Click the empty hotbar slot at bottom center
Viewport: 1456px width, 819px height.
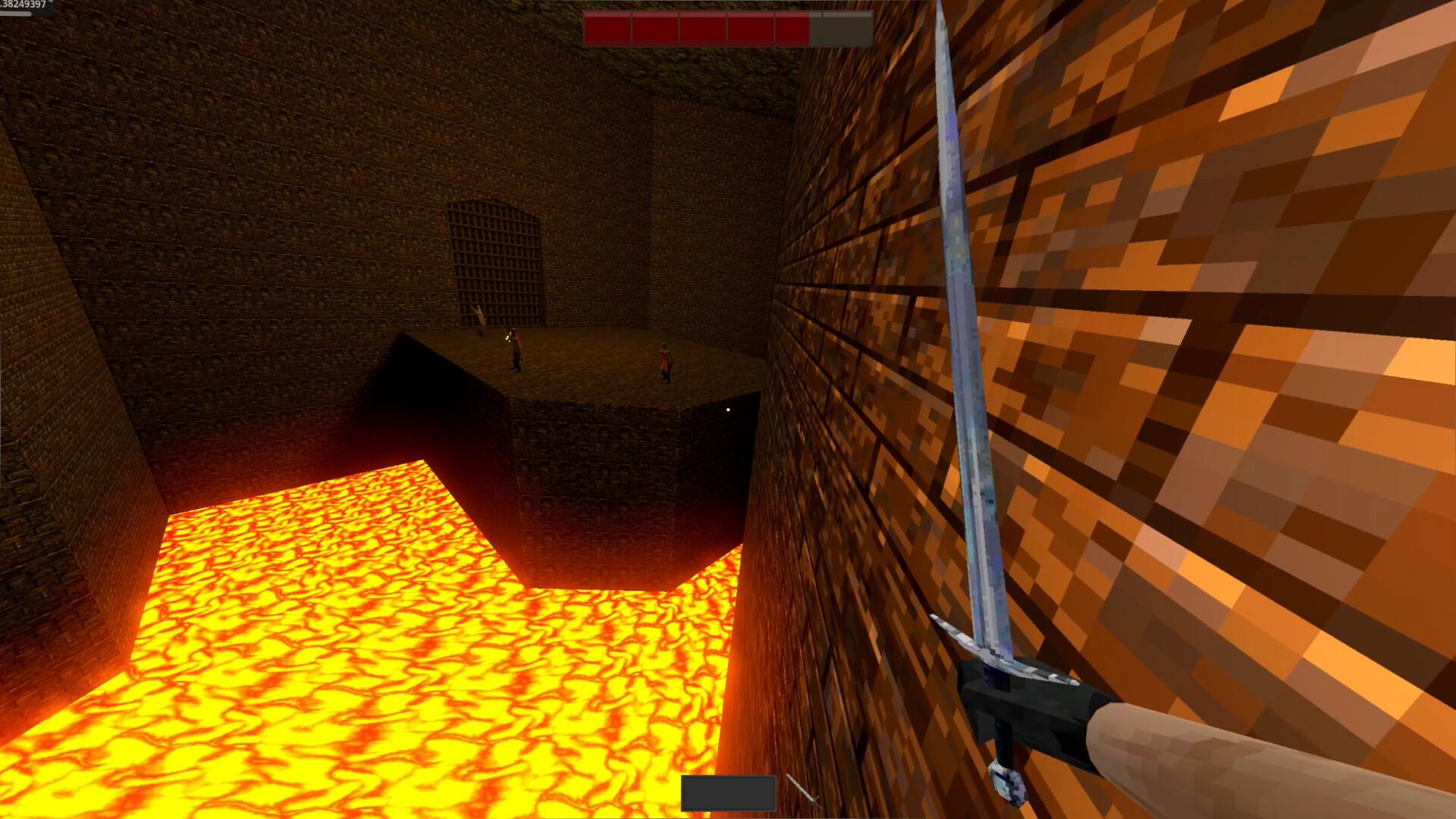[728, 792]
